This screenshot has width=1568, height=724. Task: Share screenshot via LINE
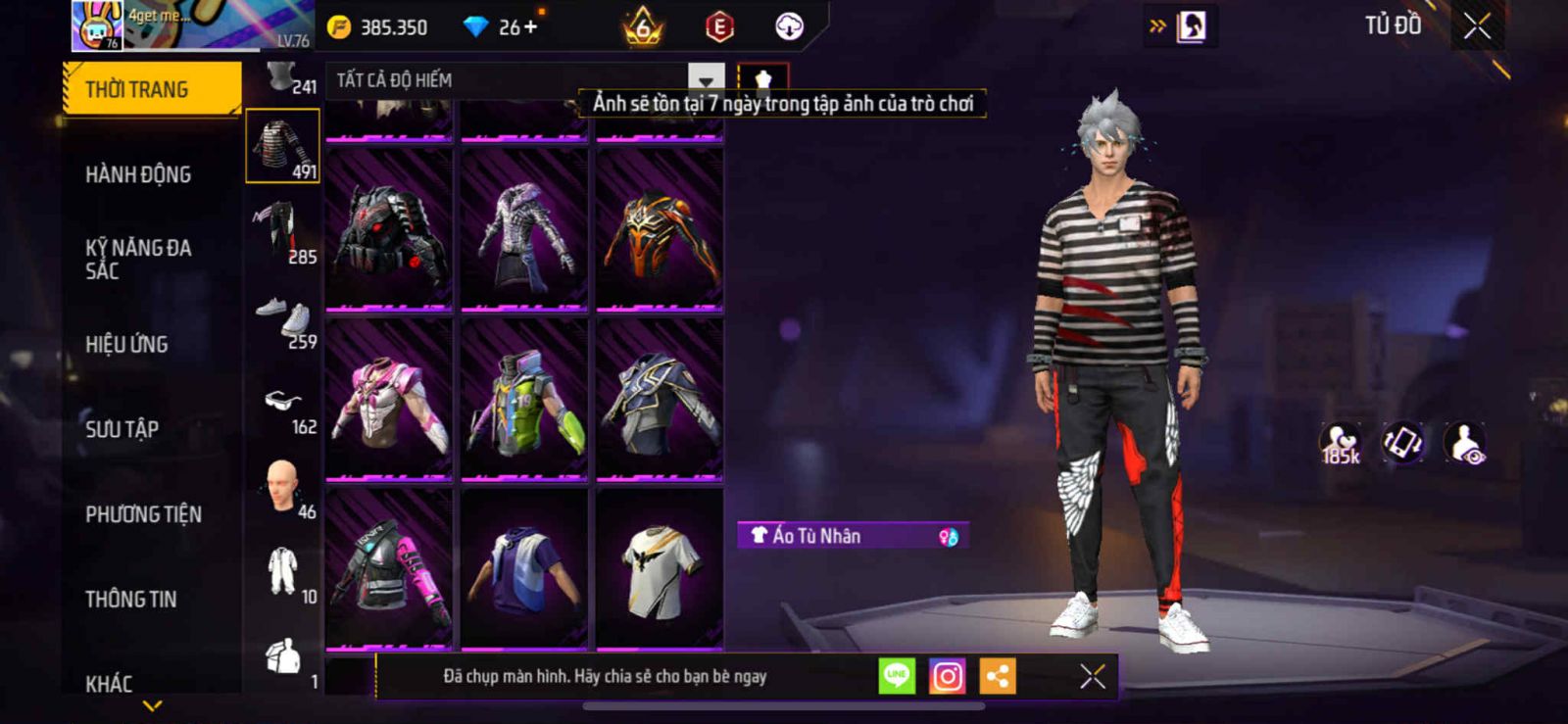pyautogui.click(x=897, y=676)
